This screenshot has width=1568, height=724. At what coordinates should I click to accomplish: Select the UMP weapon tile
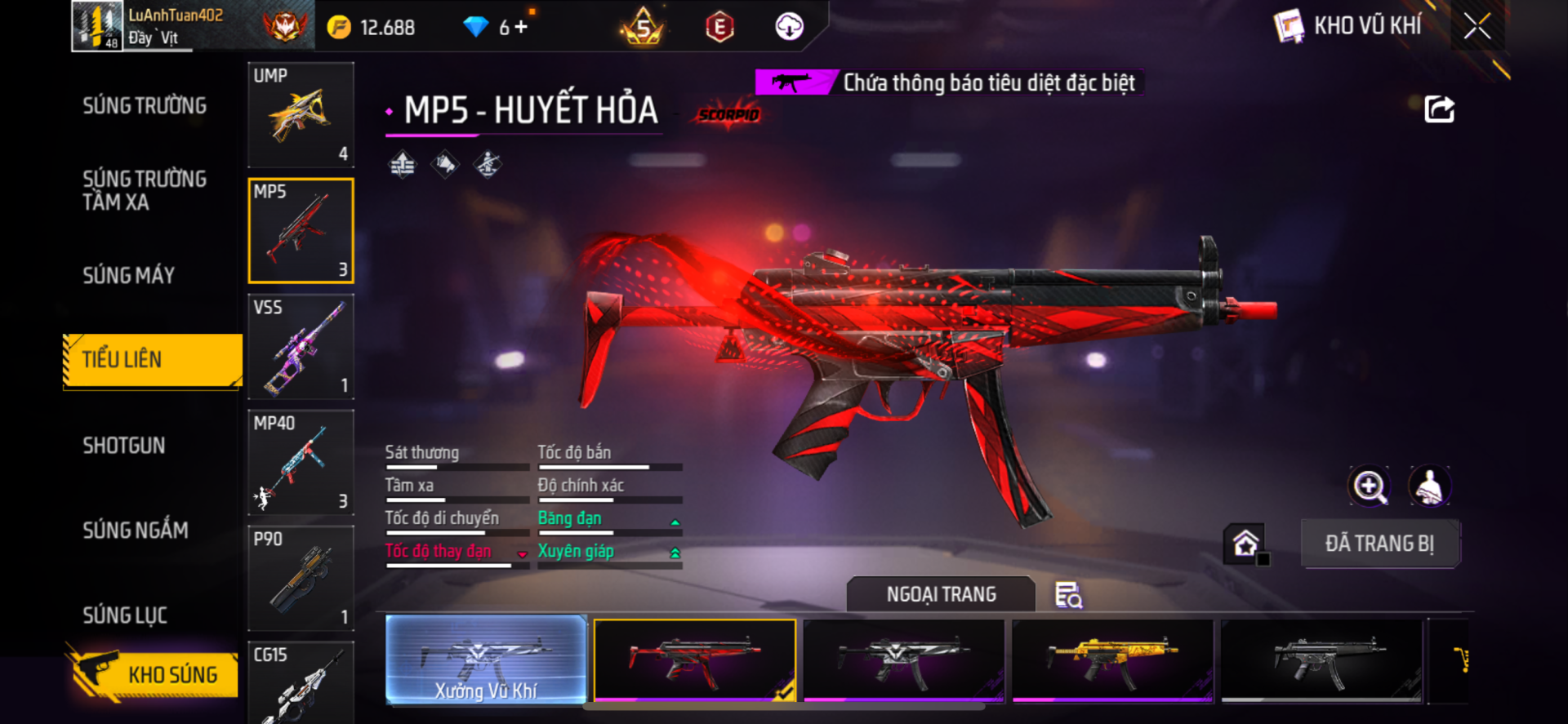click(x=301, y=115)
